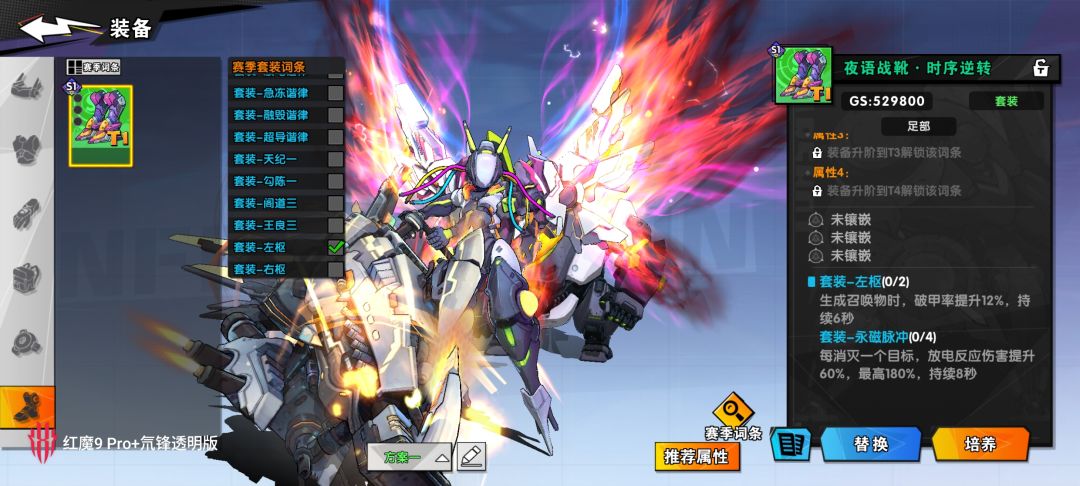Choose the 套装-阁道三 filter entry
This screenshot has height=486, width=1080.
(x=335, y=203)
